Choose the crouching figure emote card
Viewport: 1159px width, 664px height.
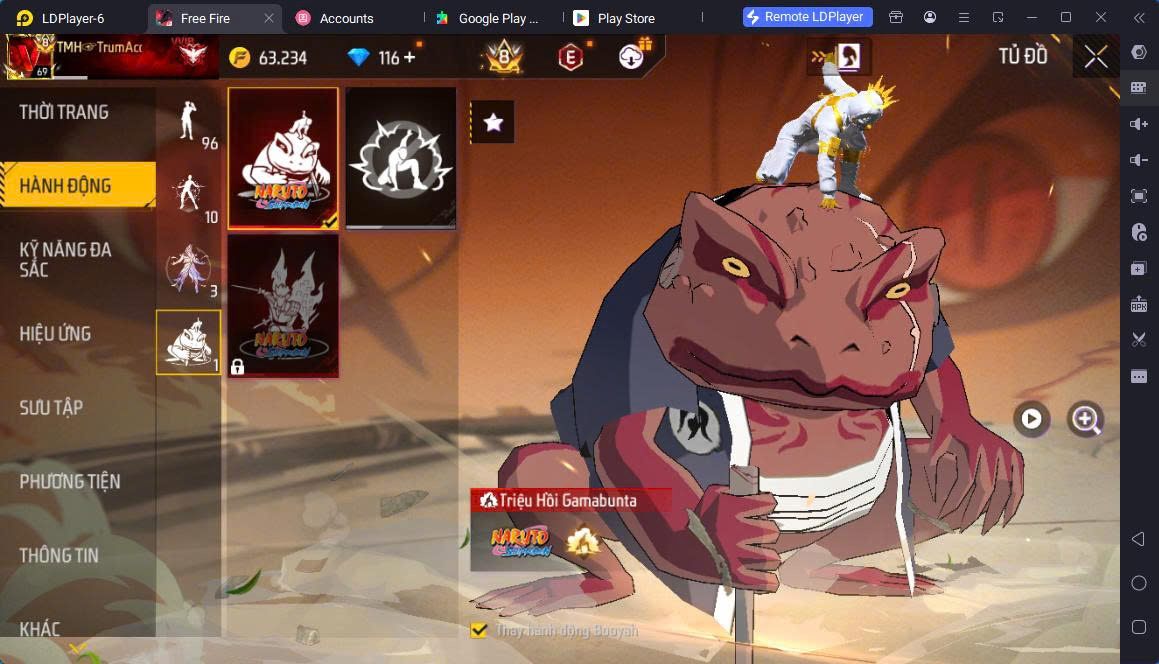pyautogui.click(x=401, y=158)
